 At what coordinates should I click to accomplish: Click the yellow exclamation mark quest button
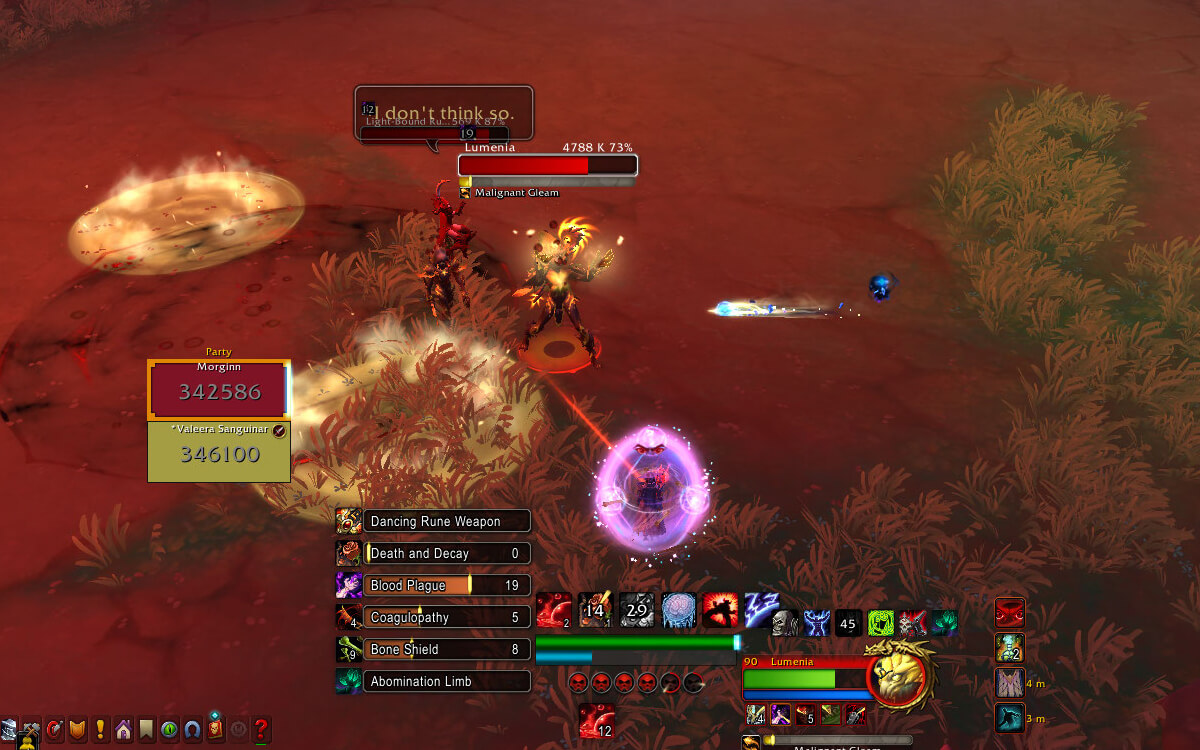click(x=100, y=729)
